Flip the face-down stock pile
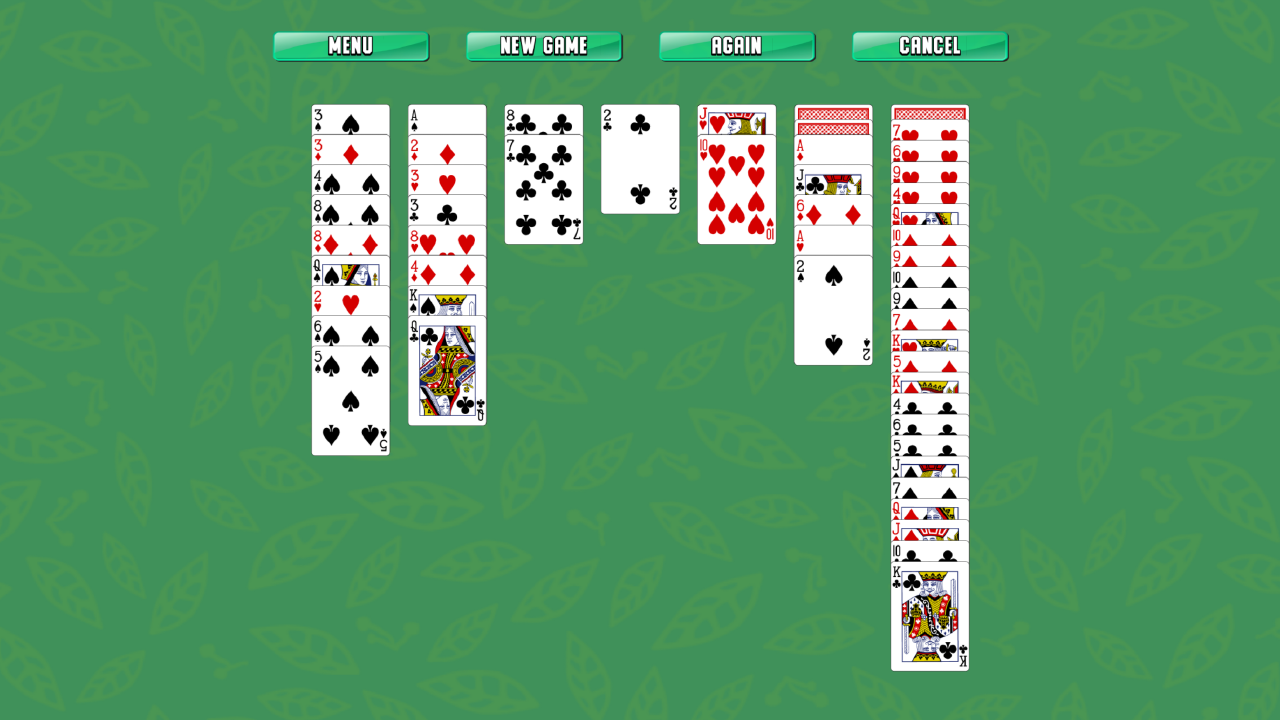 coord(833,115)
